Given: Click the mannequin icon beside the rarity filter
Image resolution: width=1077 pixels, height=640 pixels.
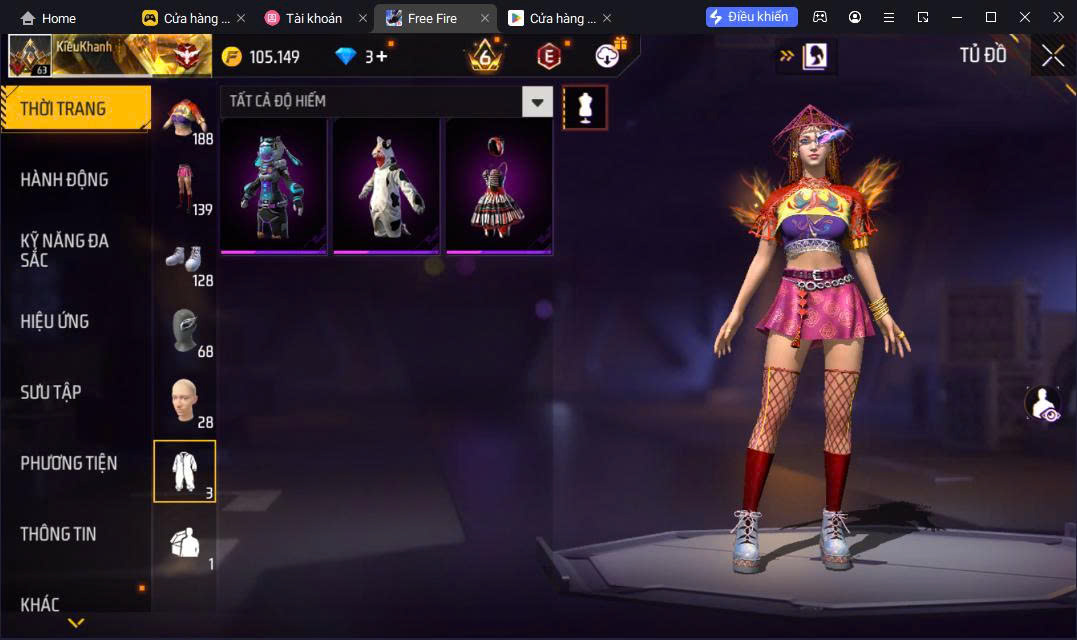Looking at the screenshot, I should (585, 107).
